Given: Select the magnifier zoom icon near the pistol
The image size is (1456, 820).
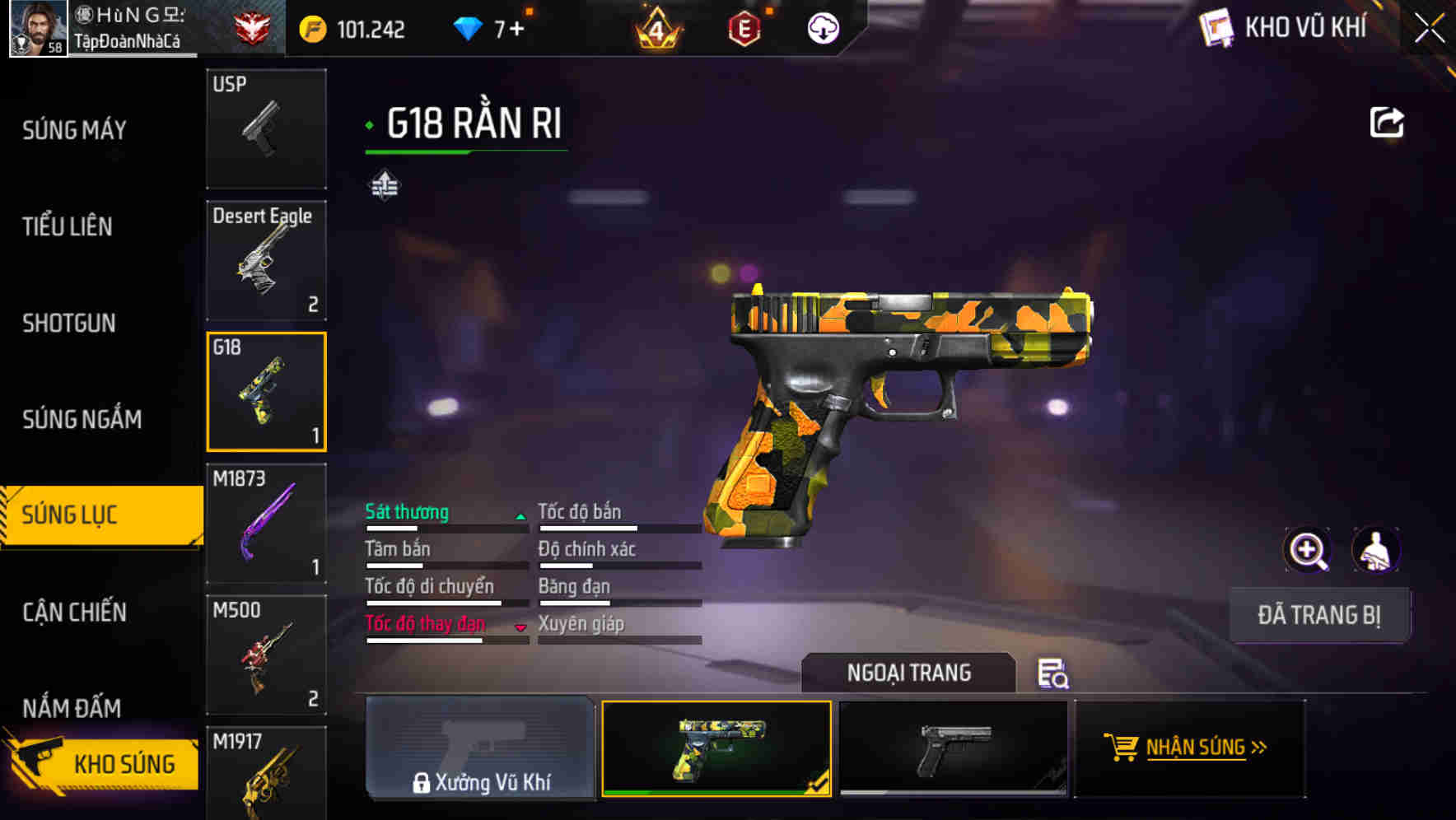Looking at the screenshot, I should (1308, 550).
